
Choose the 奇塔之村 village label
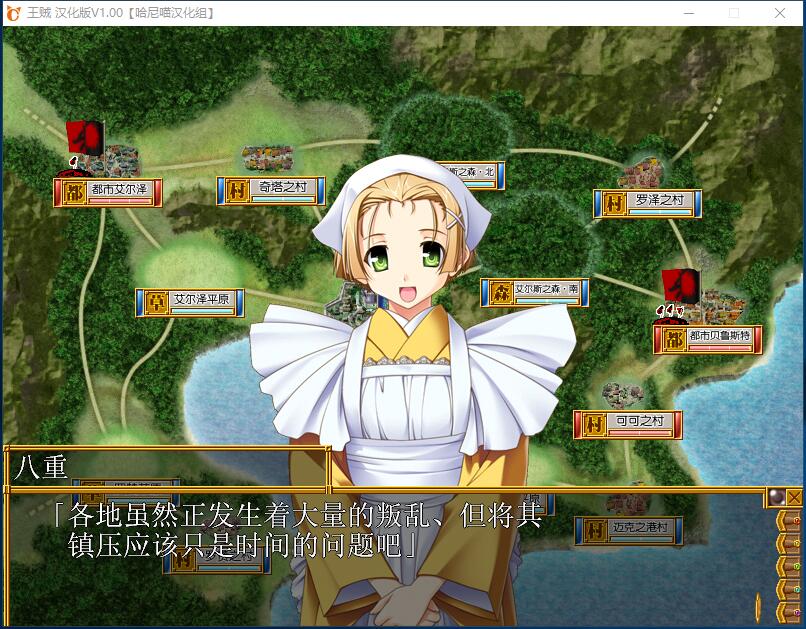pyautogui.click(x=272, y=190)
